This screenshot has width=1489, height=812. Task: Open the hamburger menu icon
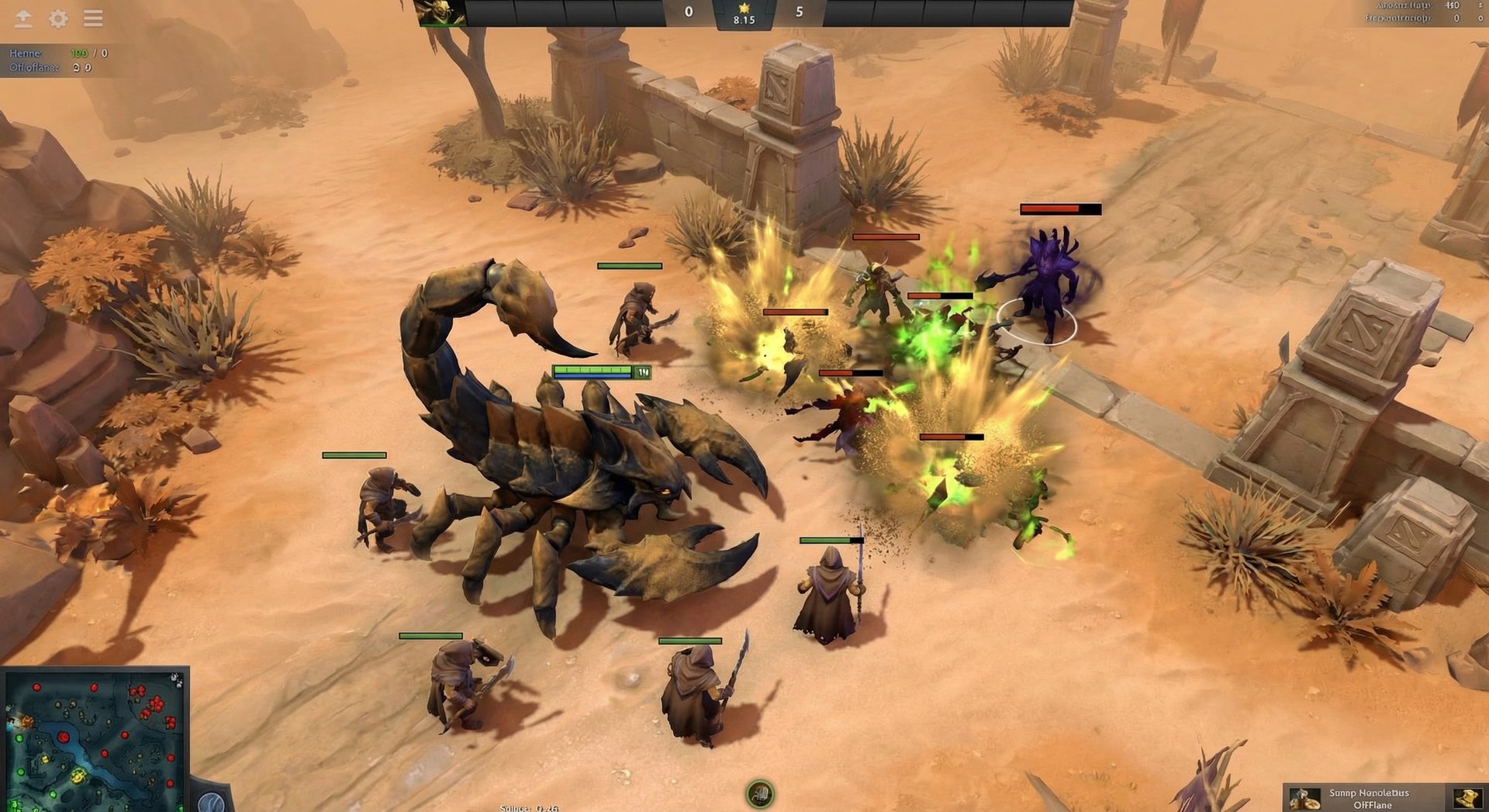coord(93,19)
